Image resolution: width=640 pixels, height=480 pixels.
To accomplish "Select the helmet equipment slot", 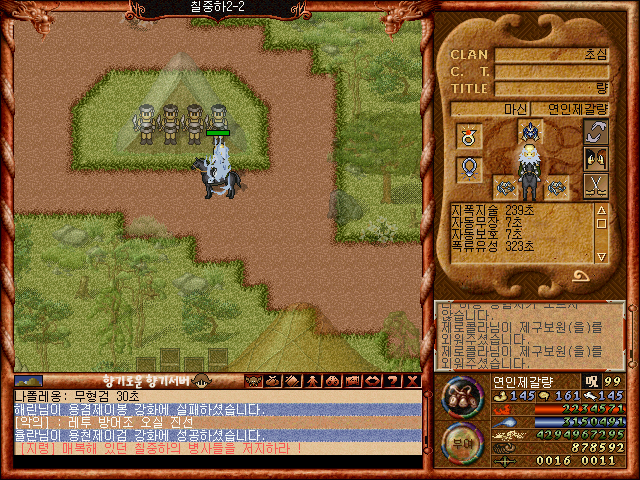I will pyautogui.click(x=529, y=132).
